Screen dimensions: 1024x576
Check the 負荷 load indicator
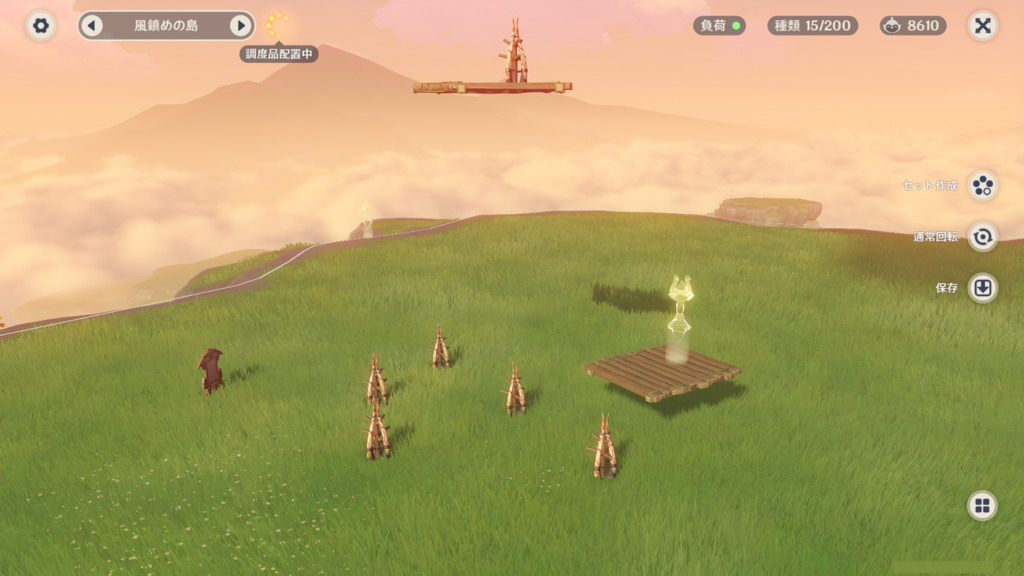(719, 26)
